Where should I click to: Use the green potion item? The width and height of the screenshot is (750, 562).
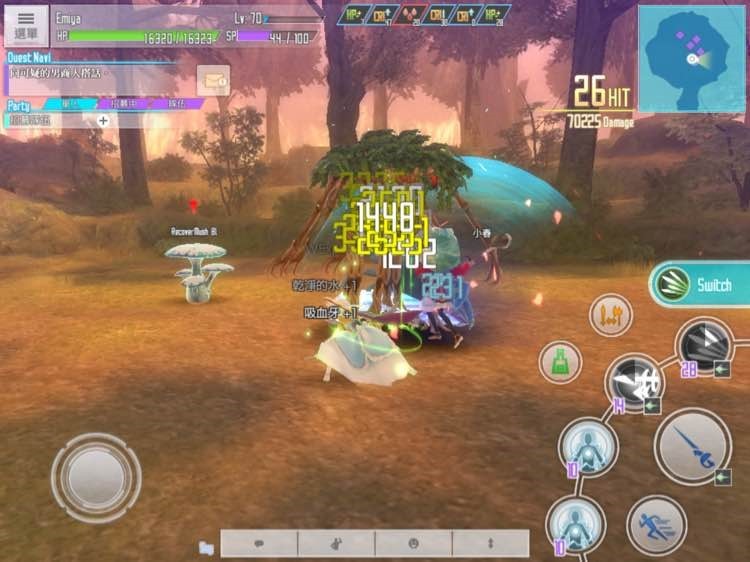(x=560, y=361)
